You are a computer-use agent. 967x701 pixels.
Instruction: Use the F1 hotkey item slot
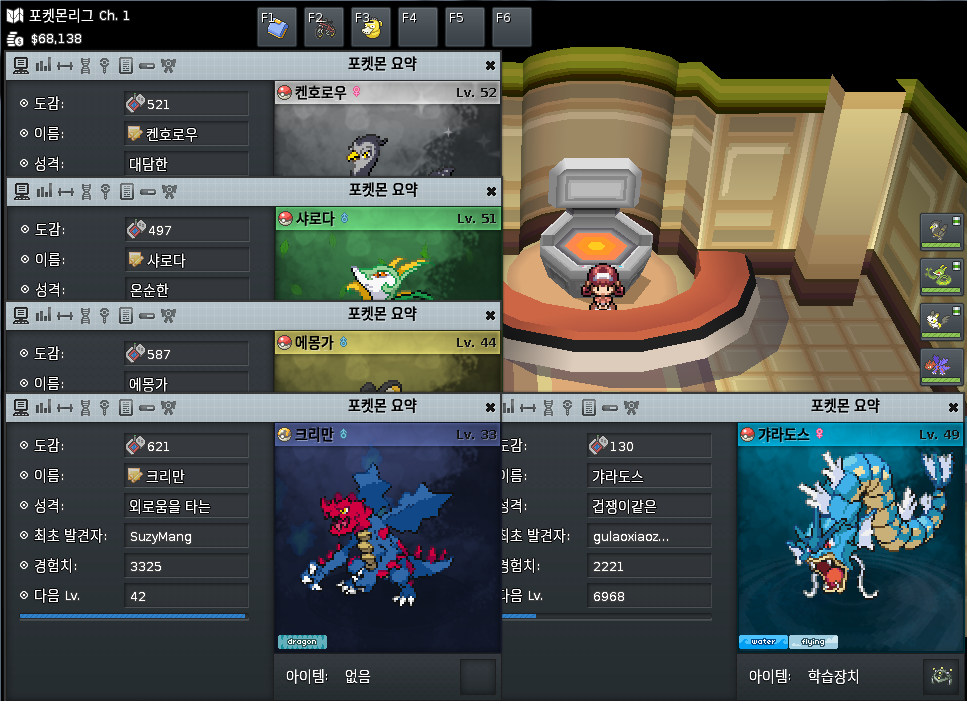277,27
